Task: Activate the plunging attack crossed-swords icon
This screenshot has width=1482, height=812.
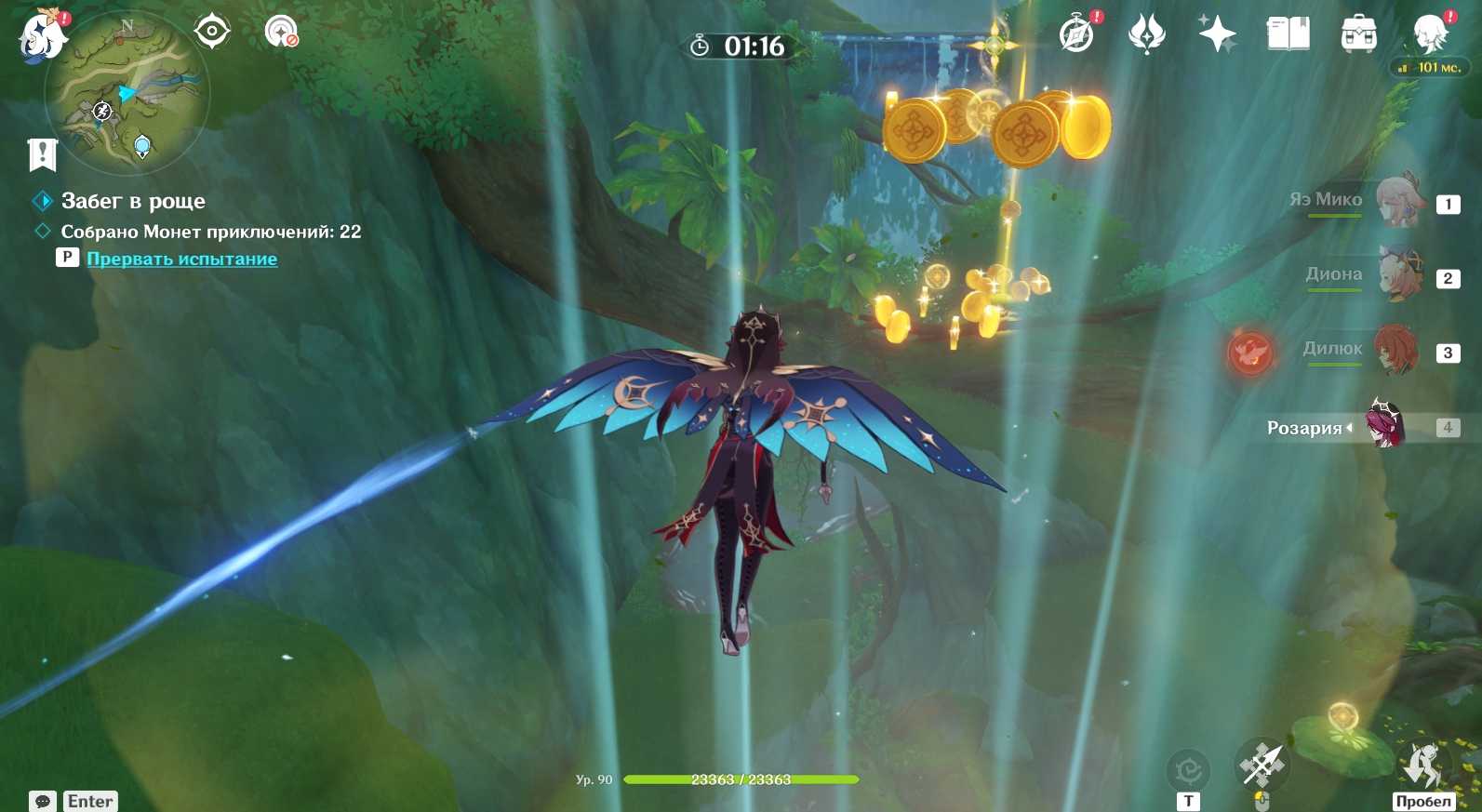Action: pos(1262,765)
